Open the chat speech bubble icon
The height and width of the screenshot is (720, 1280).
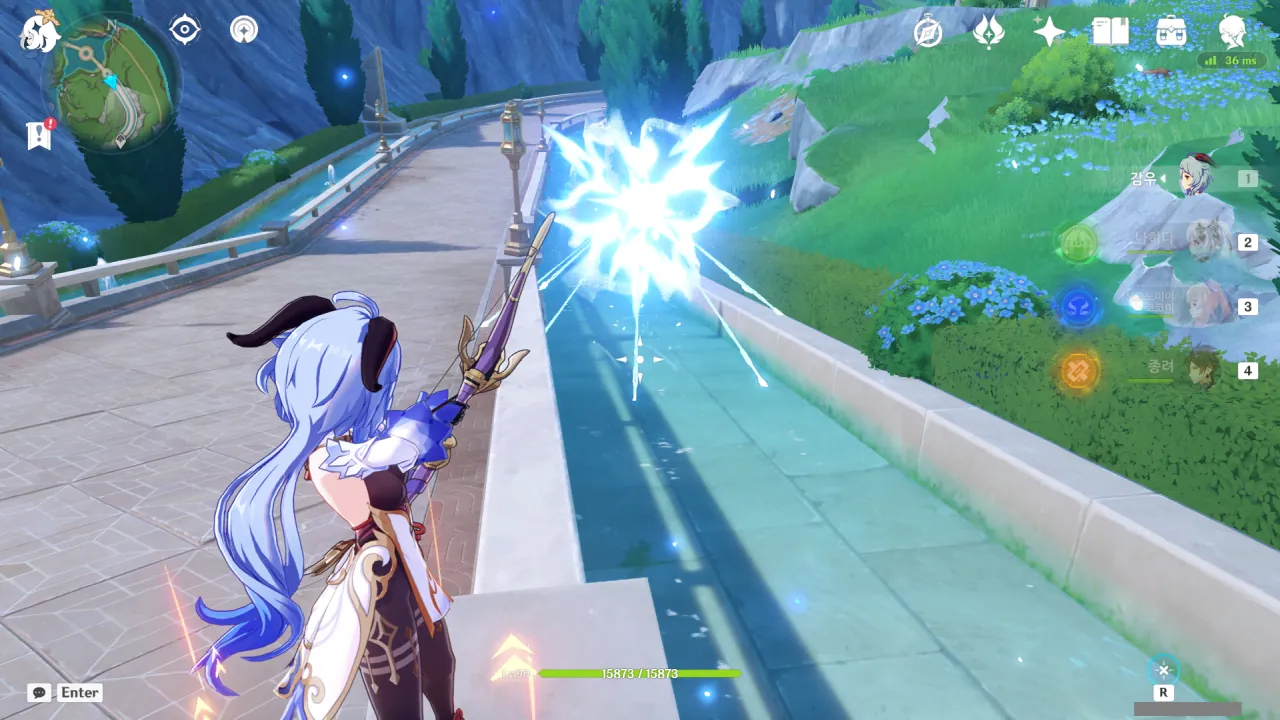tap(39, 692)
